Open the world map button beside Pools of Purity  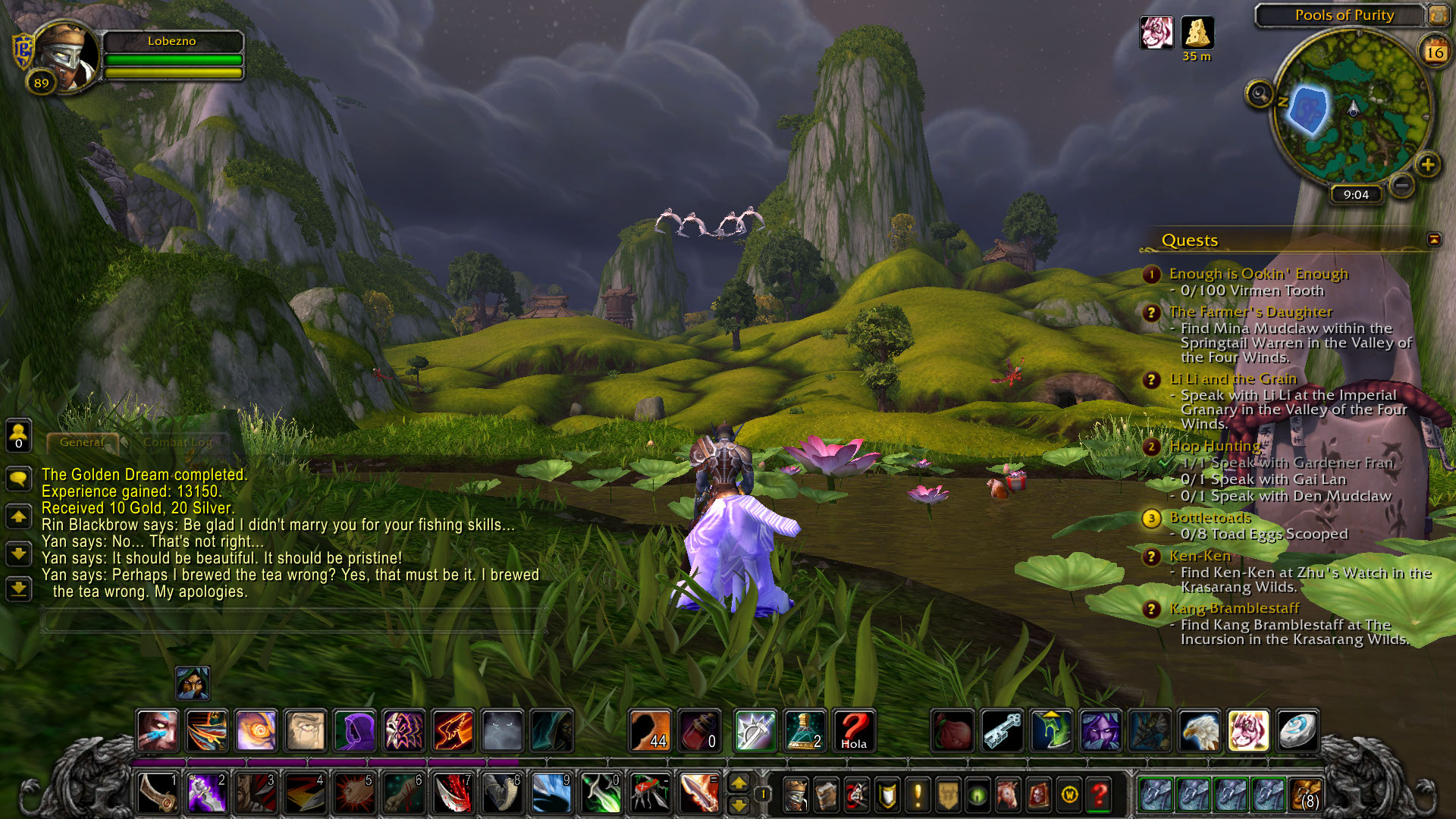[1438, 14]
